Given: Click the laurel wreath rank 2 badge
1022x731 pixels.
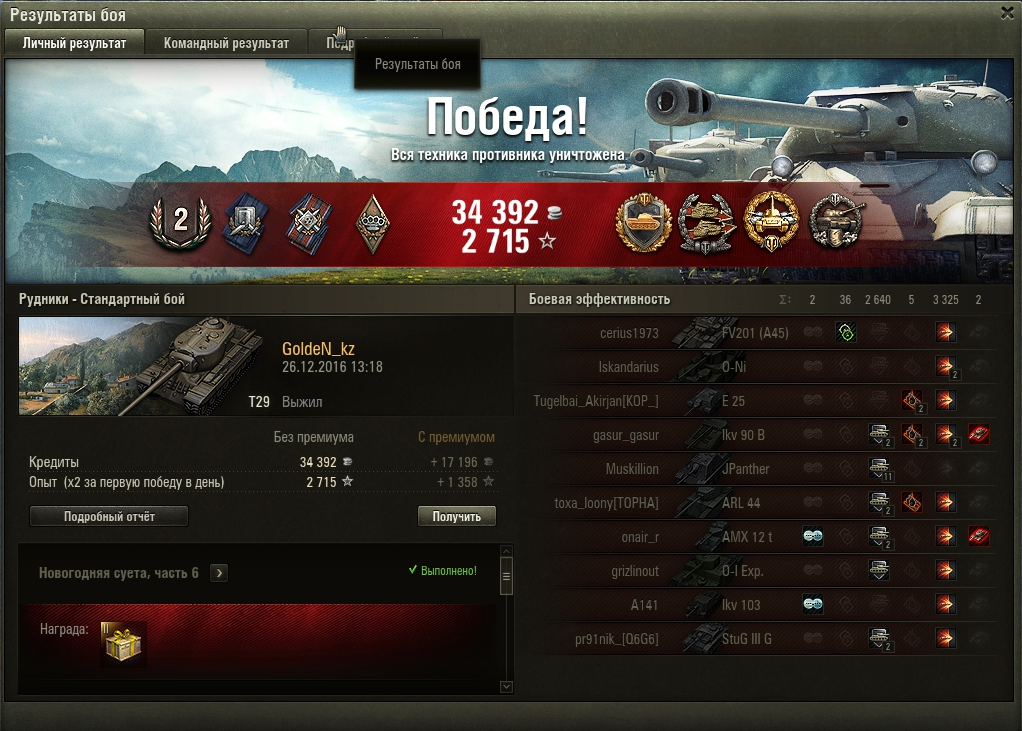Looking at the screenshot, I should tap(180, 221).
